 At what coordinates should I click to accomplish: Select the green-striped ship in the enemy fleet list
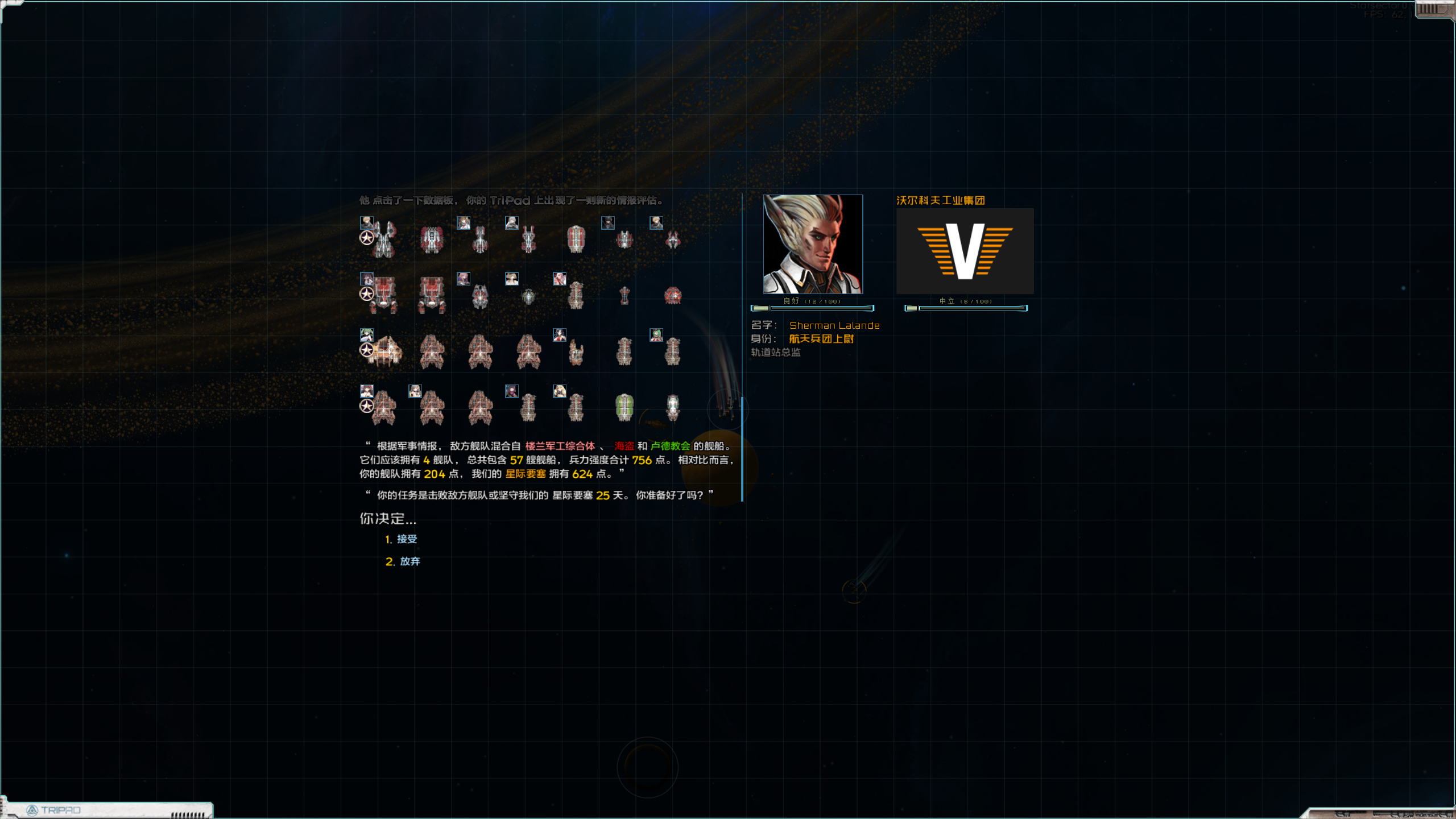[x=624, y=407]
